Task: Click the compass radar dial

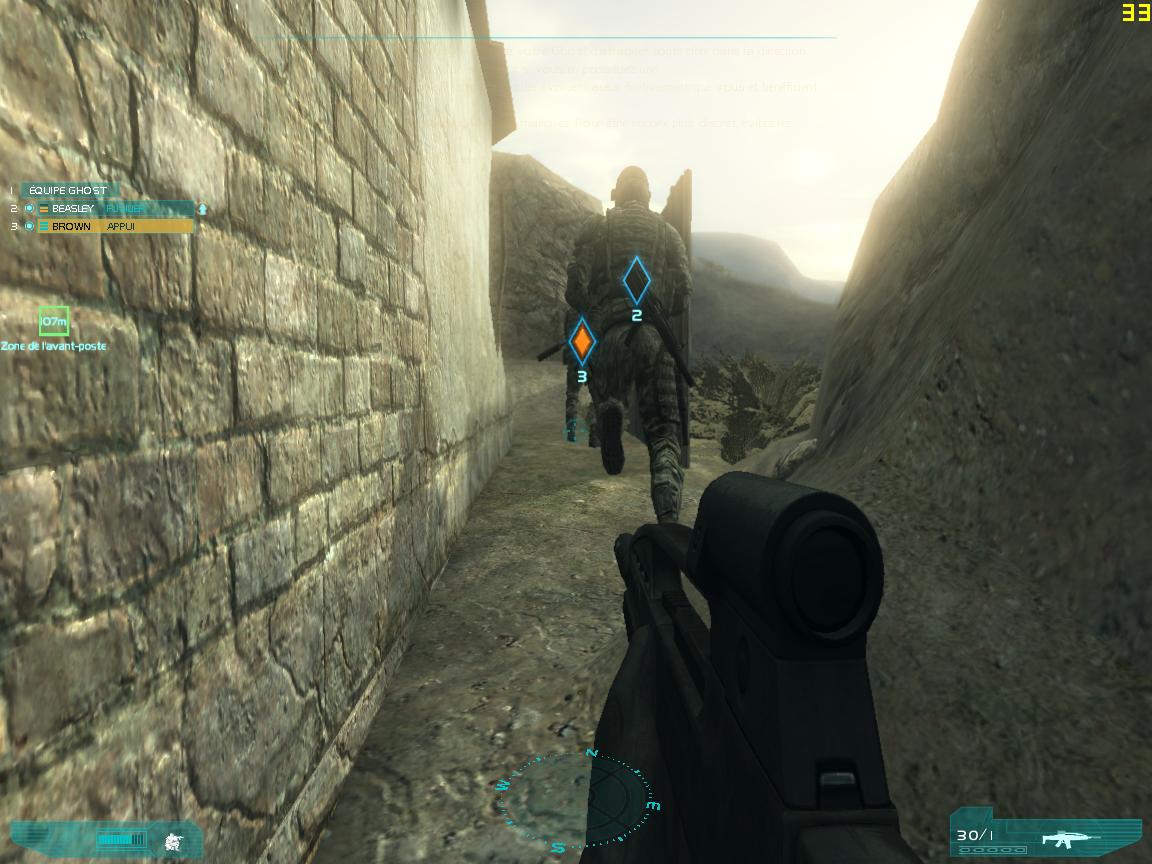Action: [x=576, y=799]
